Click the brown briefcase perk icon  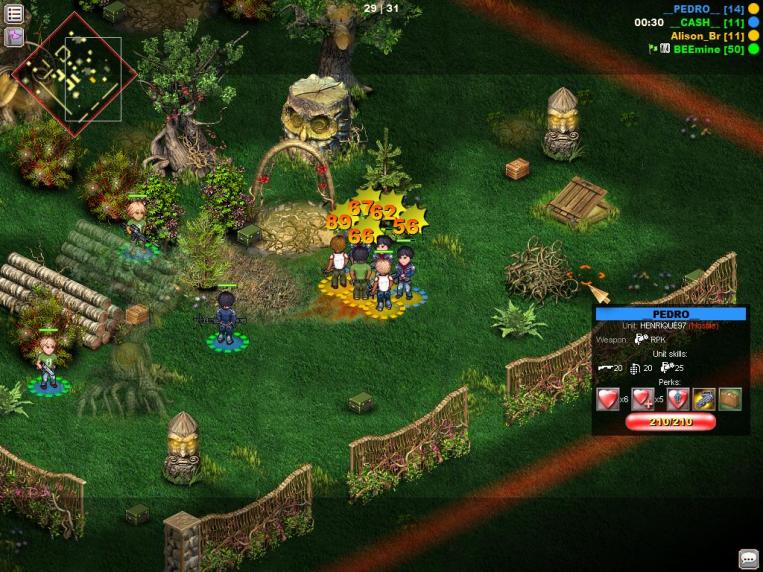tap(730, 400)
